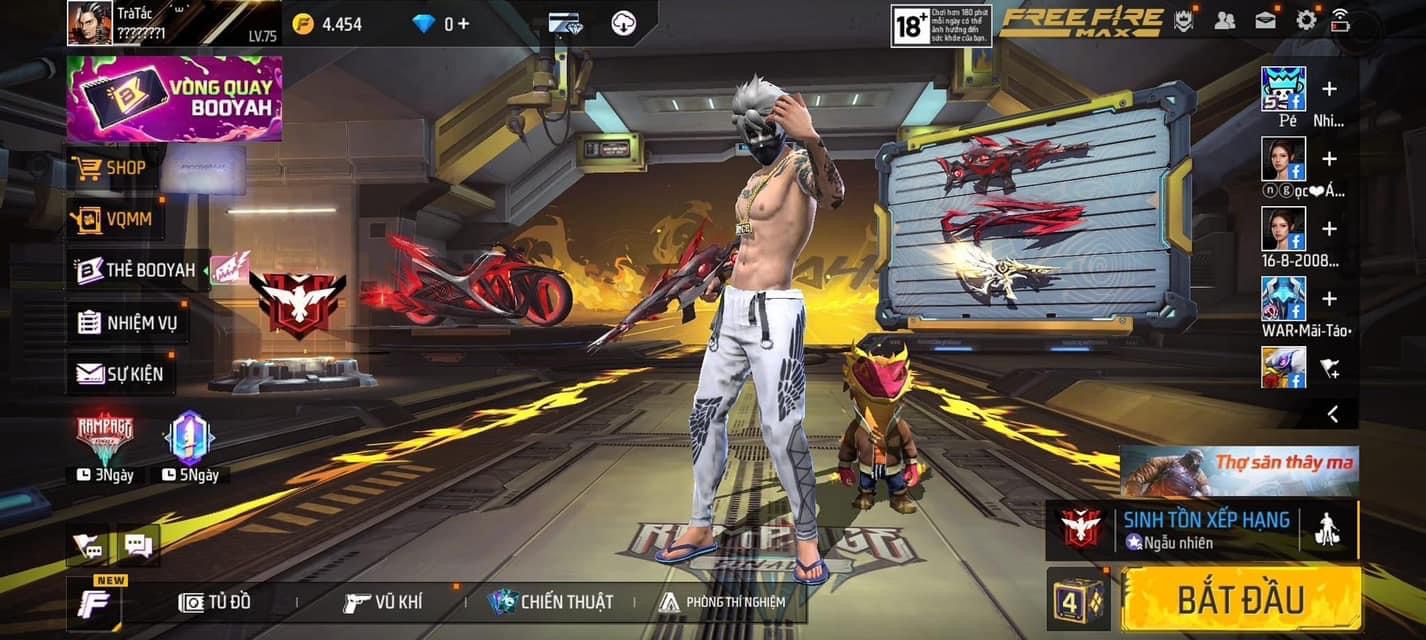This screenshot has height=640, width=1426.
Task: Open the settings gear icon
Action: point(1306,20)
